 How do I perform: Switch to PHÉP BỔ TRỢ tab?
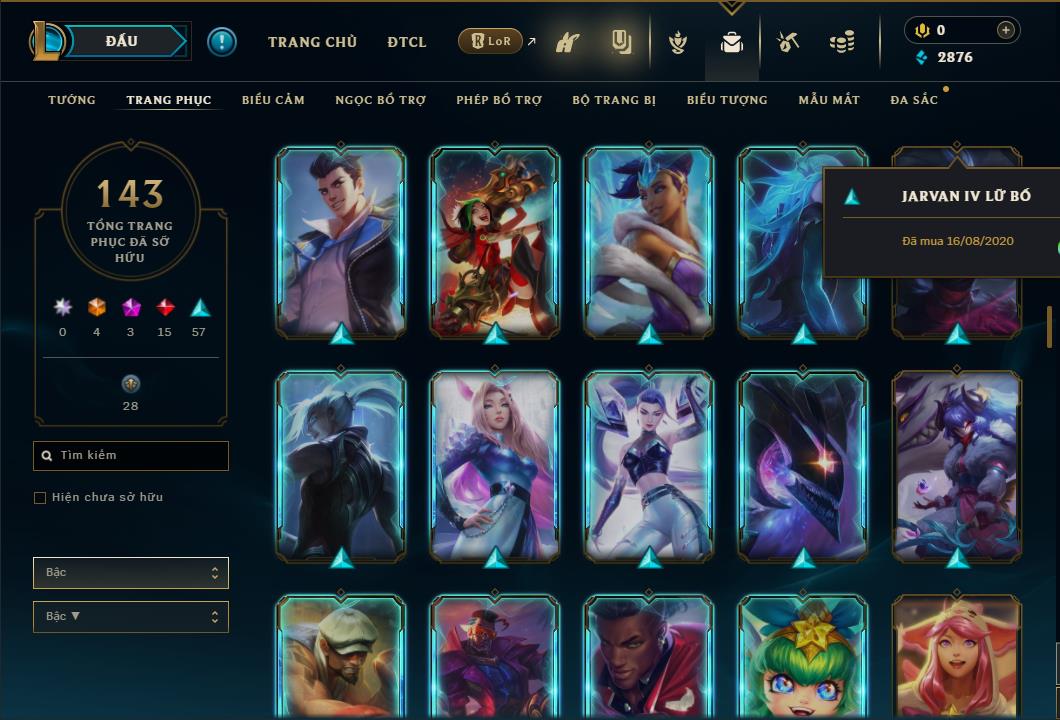point(499,100)
